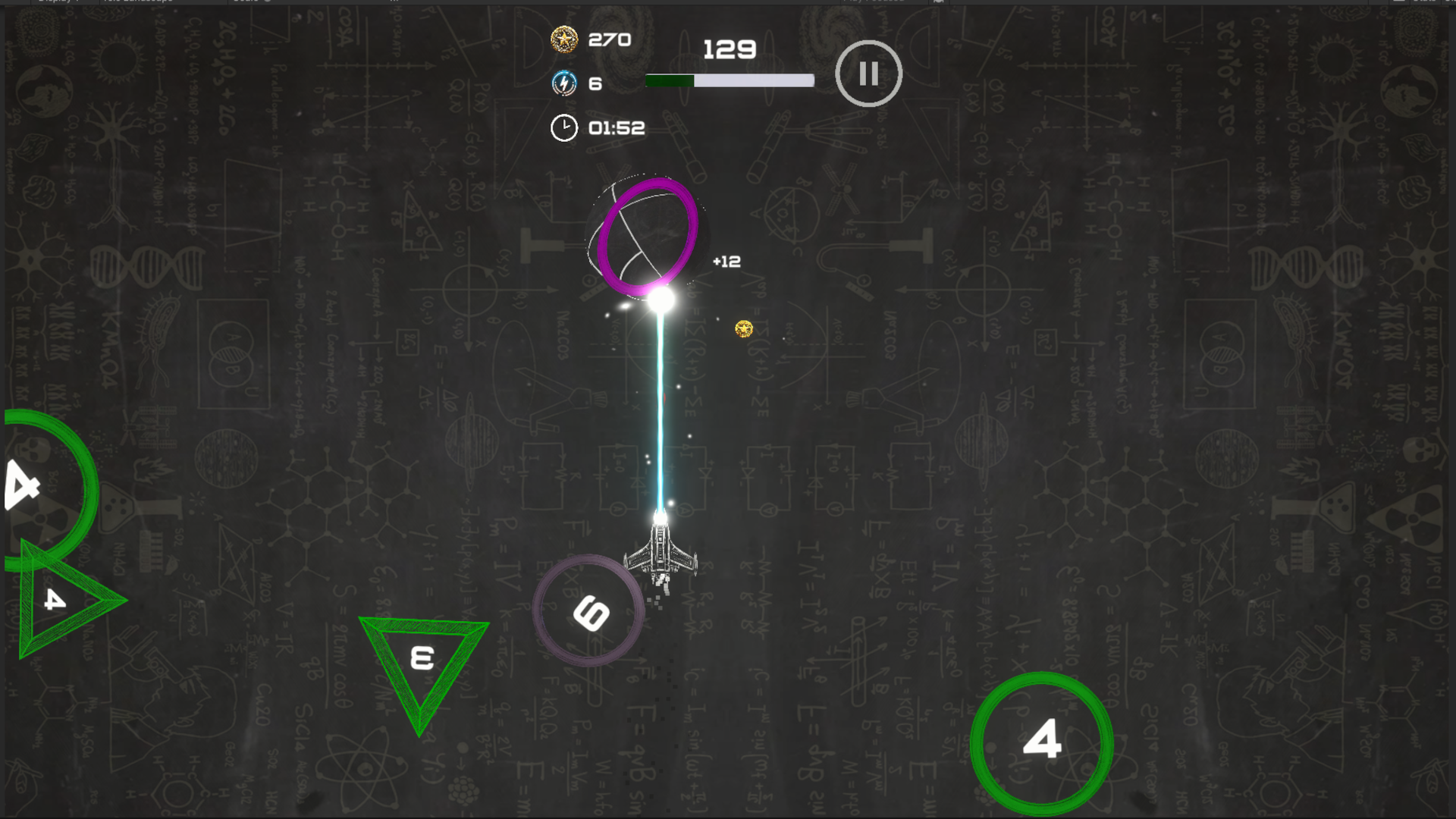1456x819 pixels.
Task: Click the purple circle labeled 6 beside the ship
Action: (589, 610)
